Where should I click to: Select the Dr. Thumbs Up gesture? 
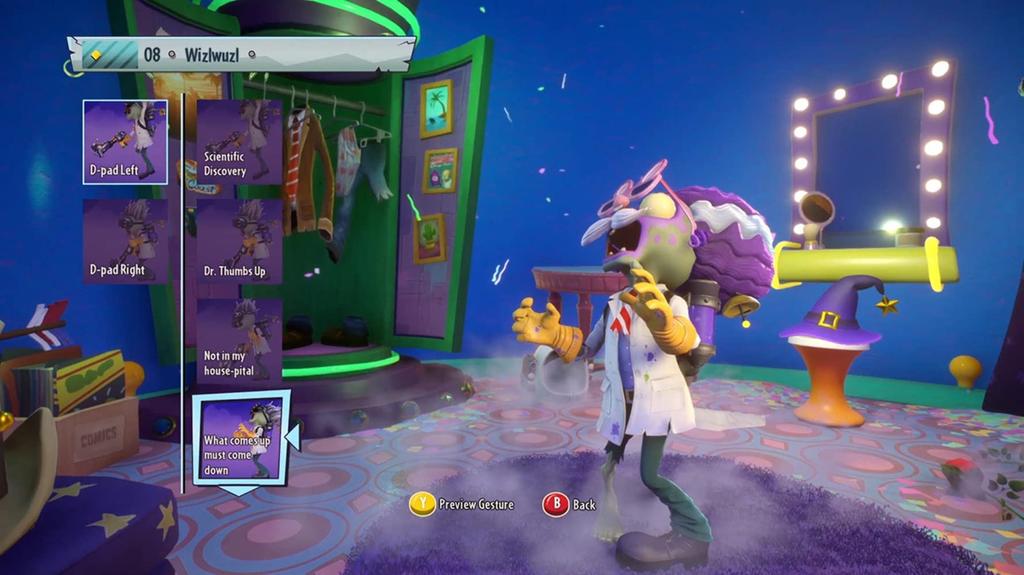[x=239, y=241]
